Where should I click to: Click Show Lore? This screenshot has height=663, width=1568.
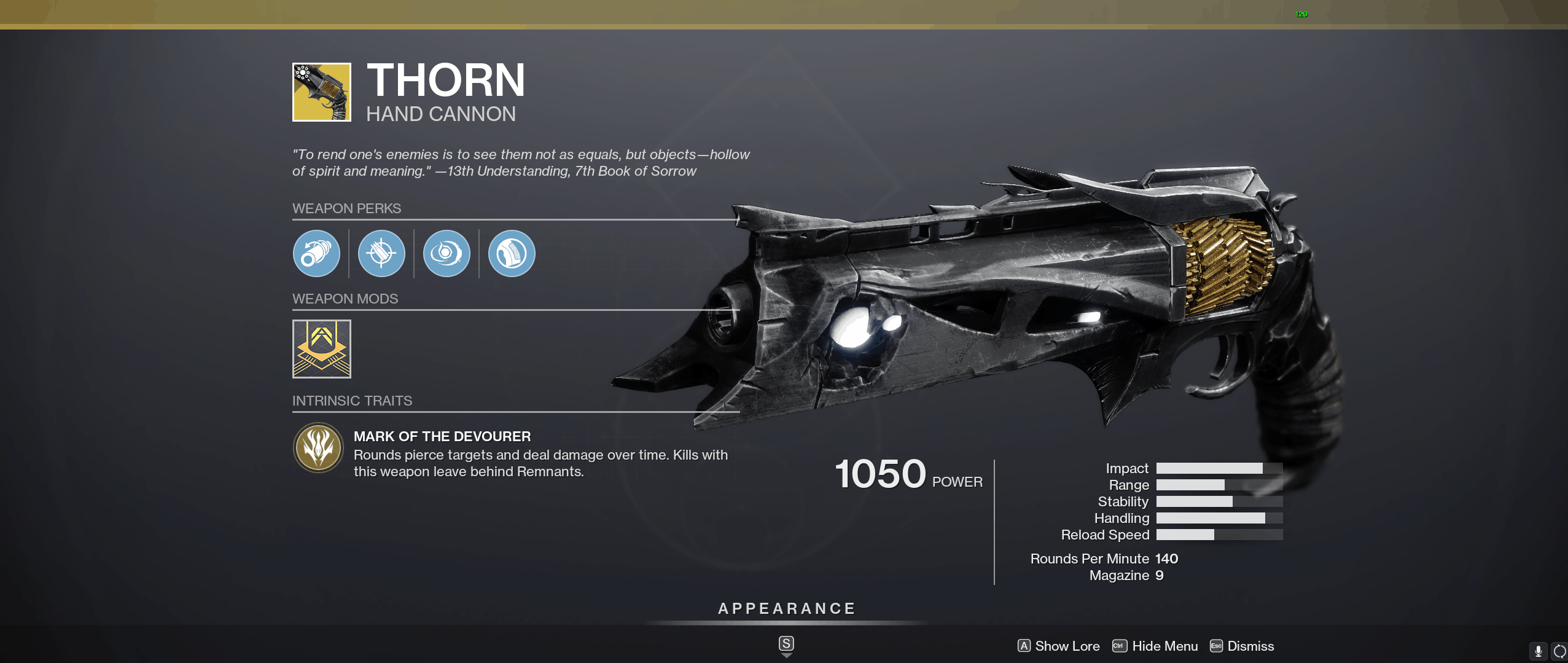point(1067,646)
